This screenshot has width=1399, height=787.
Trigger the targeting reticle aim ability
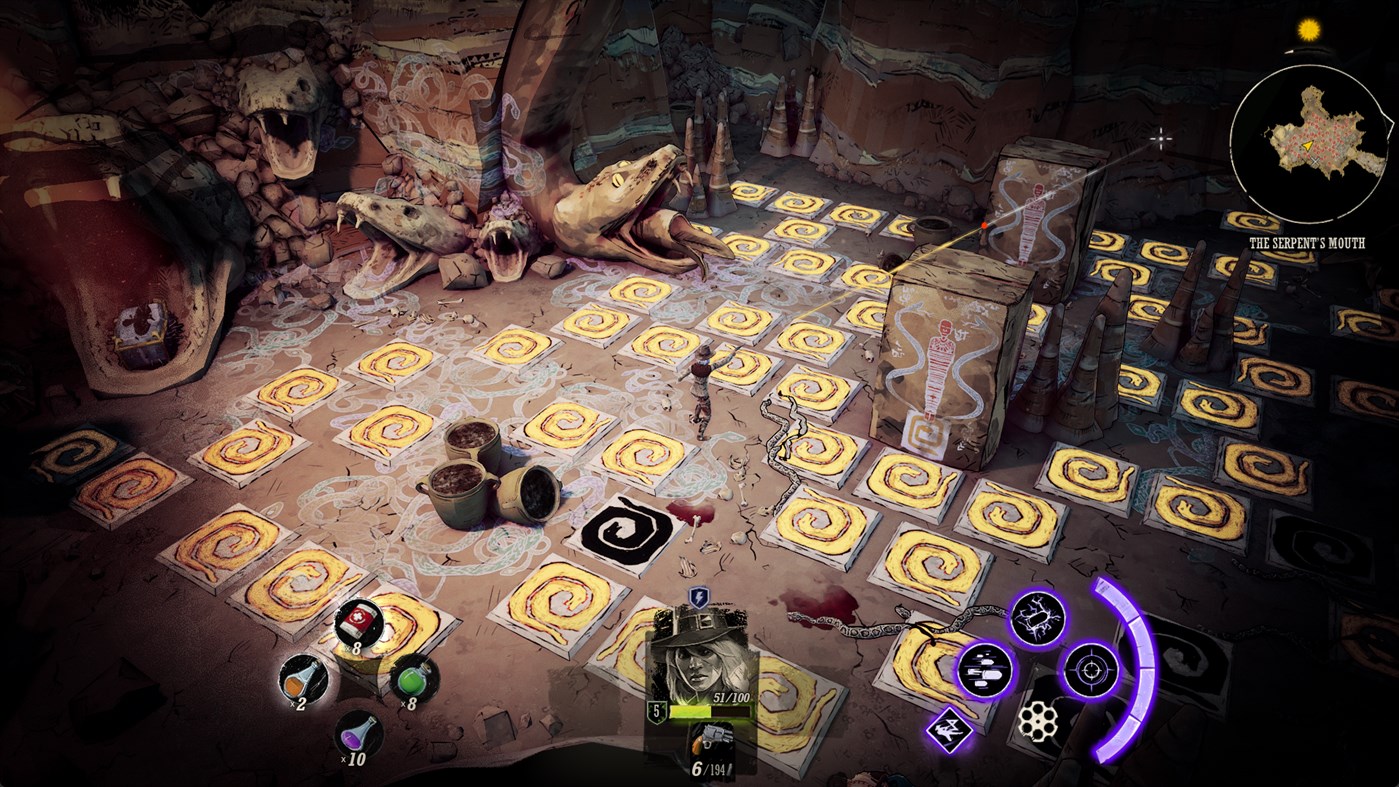click(1091, 672)
